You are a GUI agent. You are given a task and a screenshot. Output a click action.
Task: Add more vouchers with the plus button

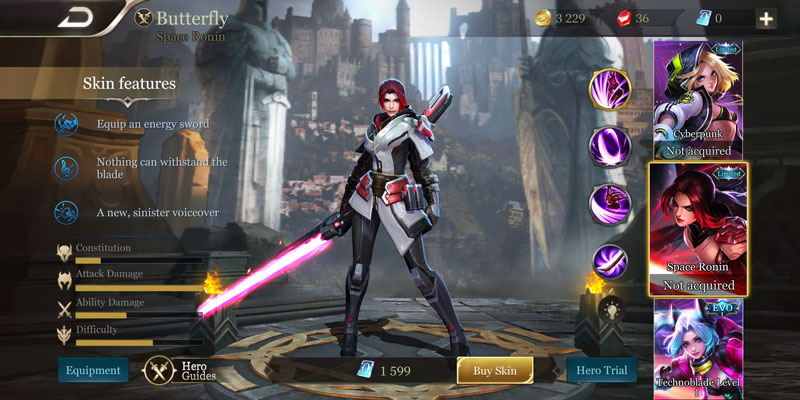pos(766,18)
